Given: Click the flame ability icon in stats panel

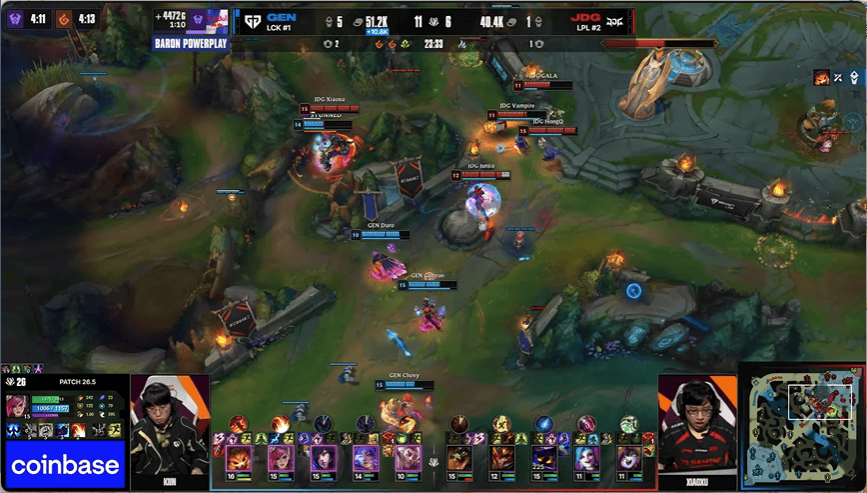Looking at the screenshot, I should [78, 430].
